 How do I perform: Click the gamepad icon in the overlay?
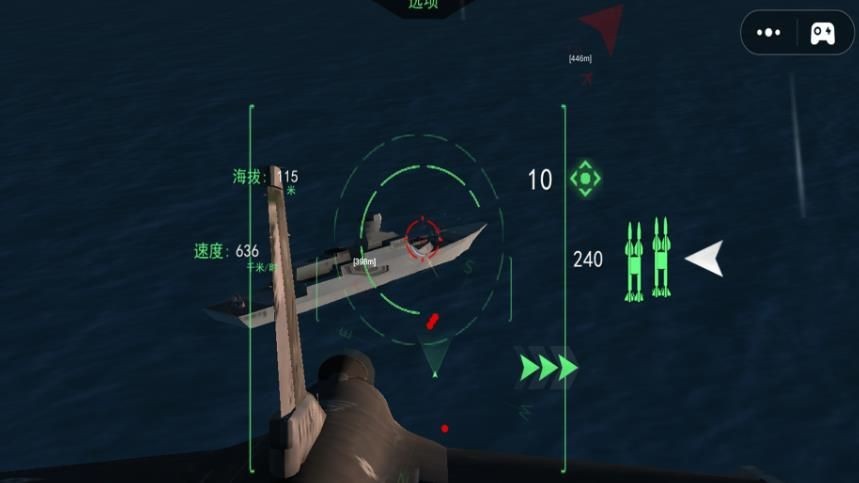(822, 33)
